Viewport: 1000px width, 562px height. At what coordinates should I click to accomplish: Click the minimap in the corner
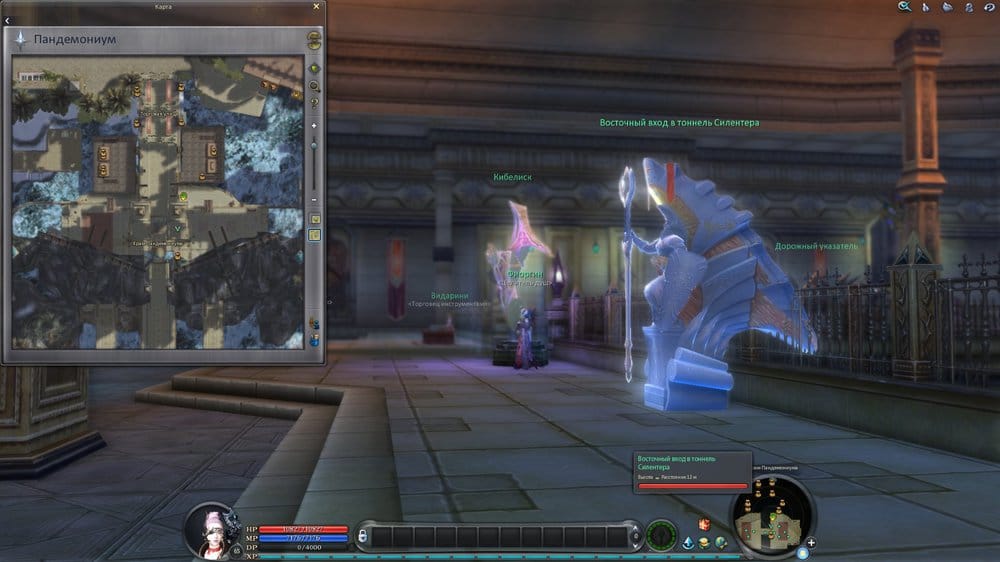771,513
